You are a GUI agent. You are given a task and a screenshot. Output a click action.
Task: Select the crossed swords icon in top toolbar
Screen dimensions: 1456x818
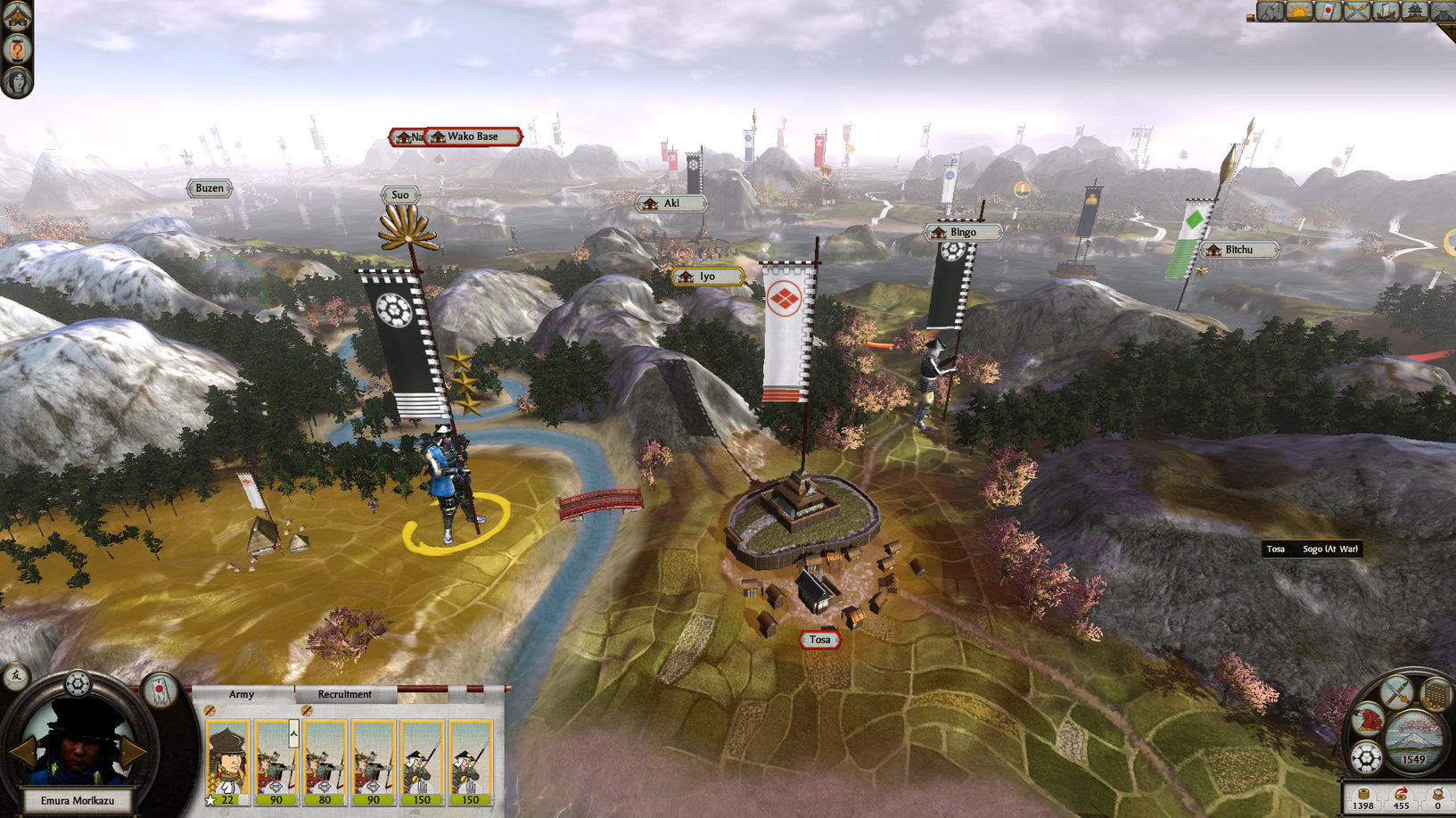point(1356,11)
